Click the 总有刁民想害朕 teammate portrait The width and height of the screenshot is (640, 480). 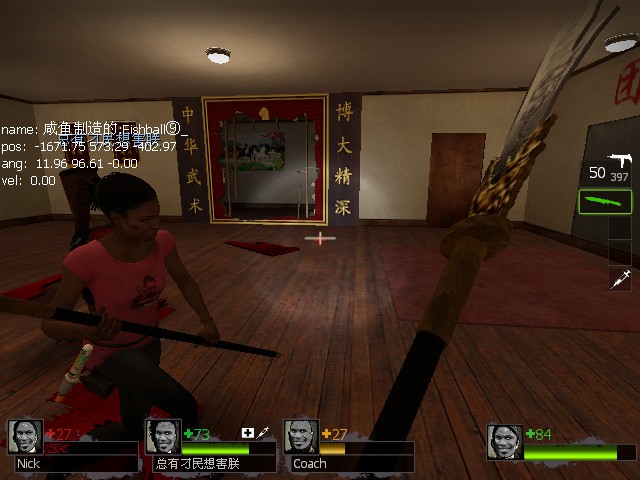pyautogui.click(x=163, y=437)
